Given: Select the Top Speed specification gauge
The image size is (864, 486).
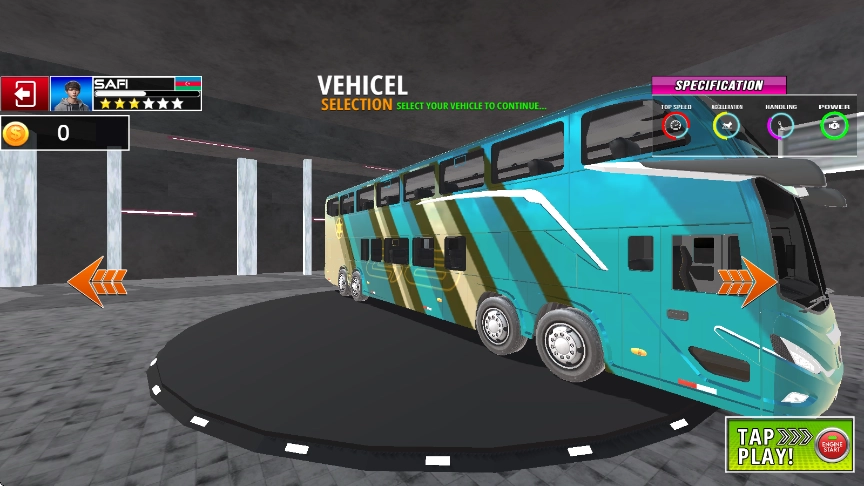Looking at the screenshot, I should pos(675,125).
